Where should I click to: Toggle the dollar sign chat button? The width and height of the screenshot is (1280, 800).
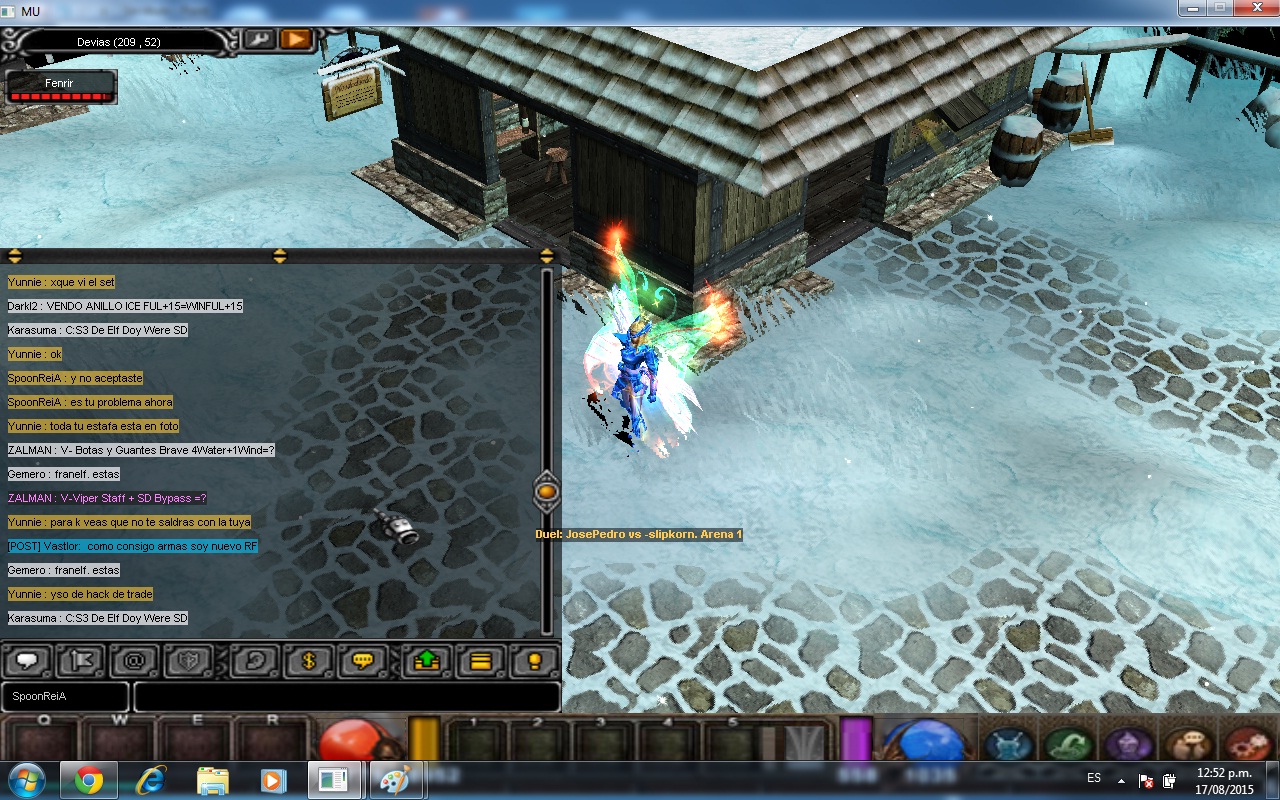click(309, 661)
